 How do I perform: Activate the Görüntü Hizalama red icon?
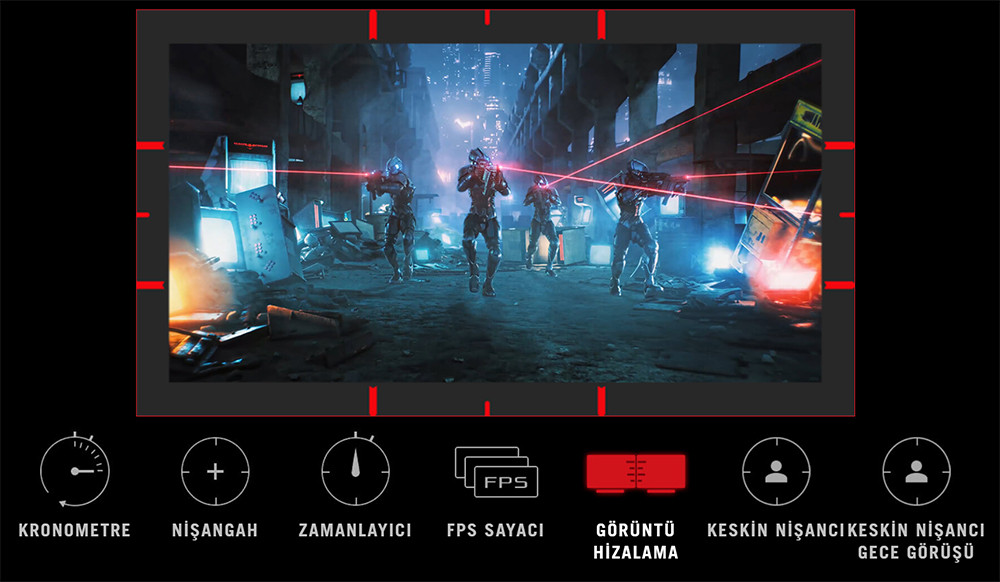635,472
